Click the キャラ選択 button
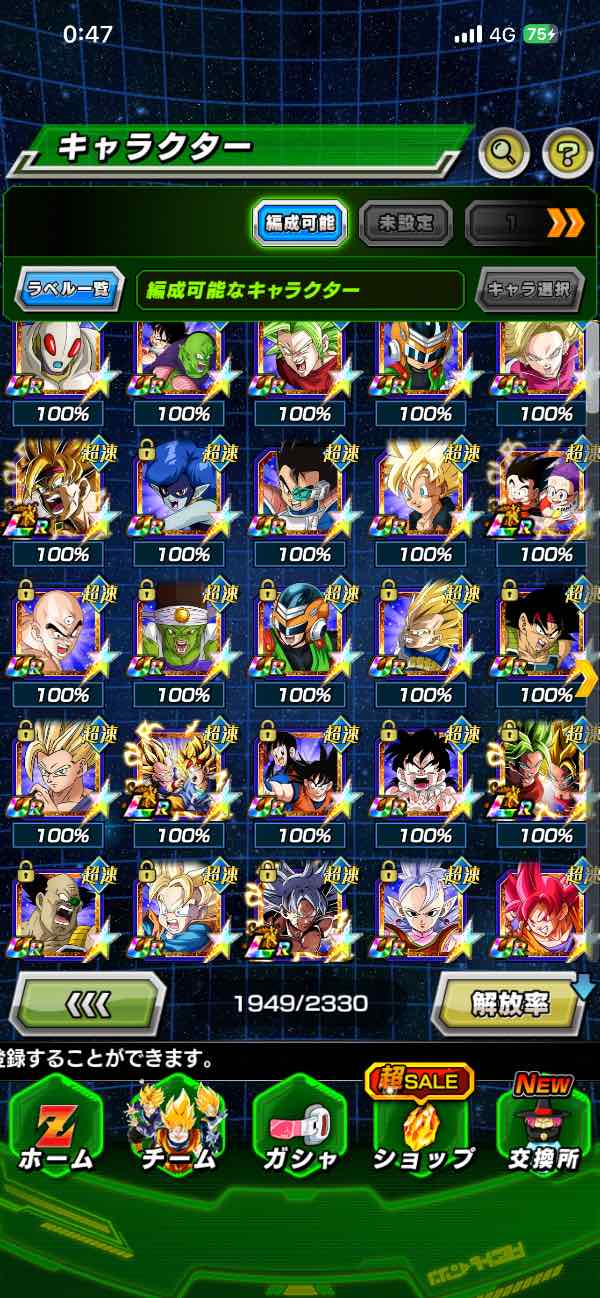The width and height of the screenshot is (600, 1298). click(x=529, y=290)
